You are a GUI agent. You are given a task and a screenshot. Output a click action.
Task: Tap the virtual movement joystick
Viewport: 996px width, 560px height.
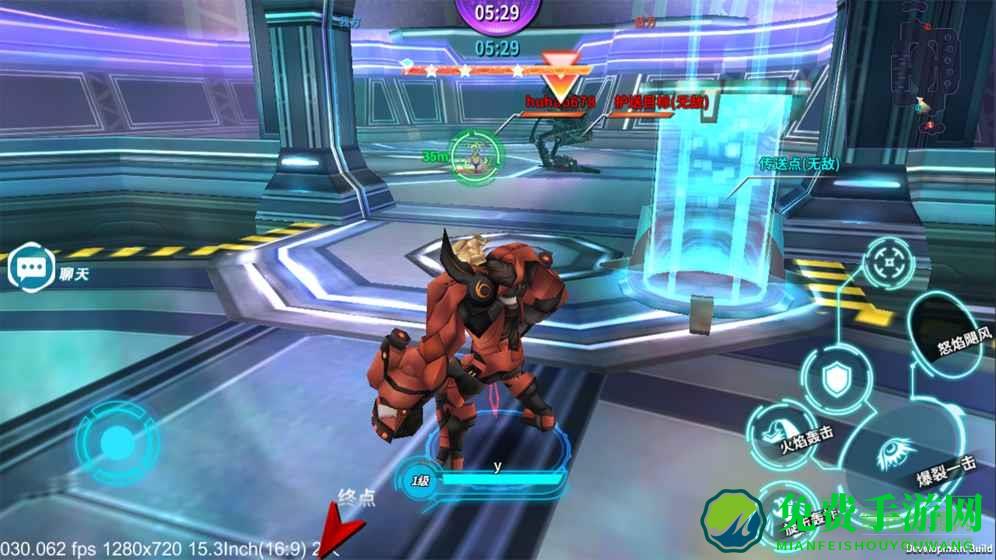[115, 443]
